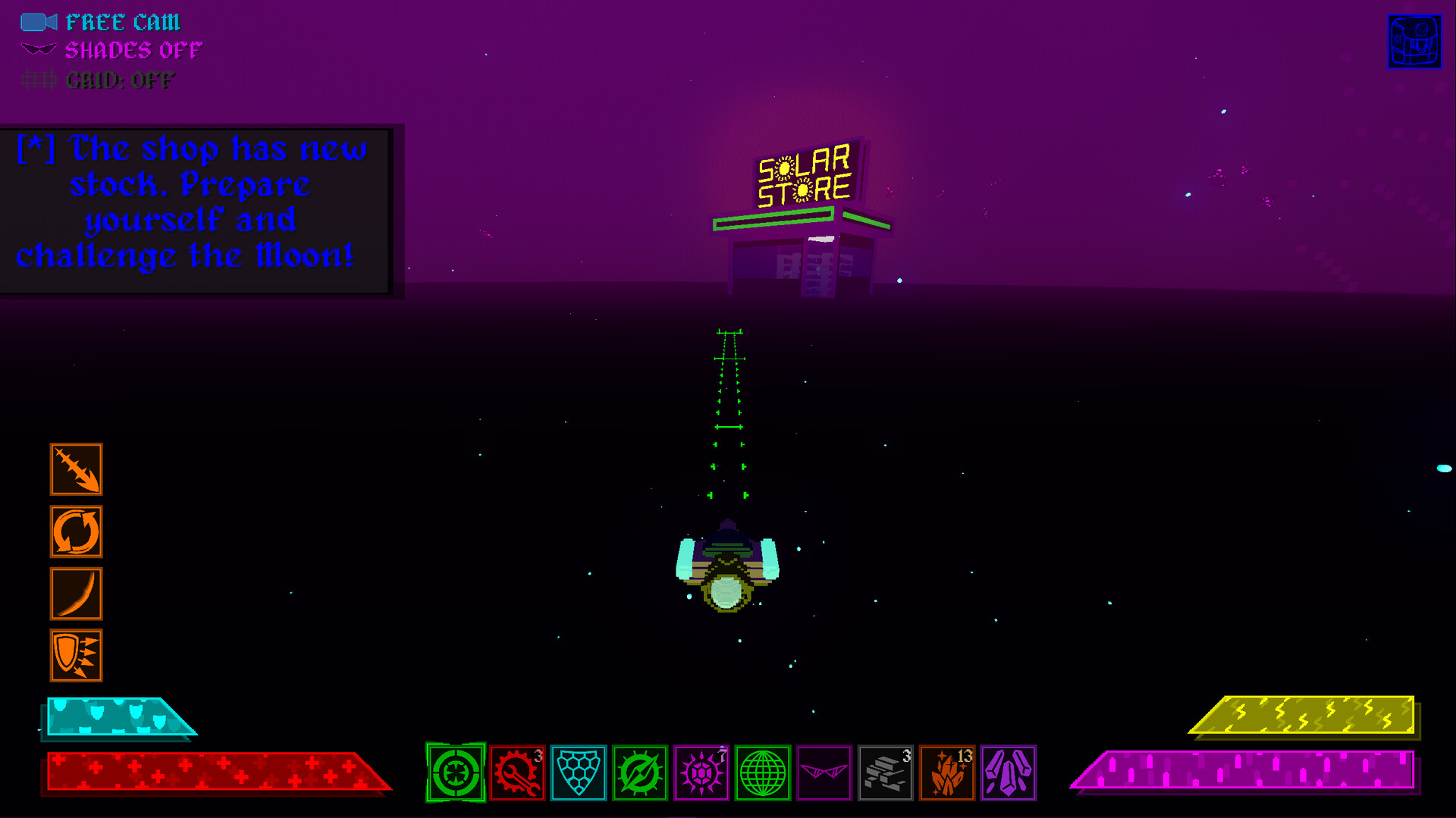
Task: Collapse the green targeting hotbar slot
Action: pos(455,773)
